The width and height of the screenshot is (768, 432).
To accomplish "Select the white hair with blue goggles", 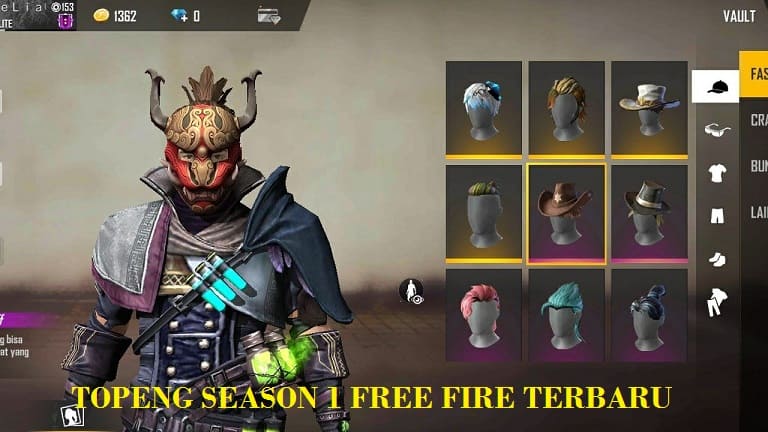I will point(483,108).
